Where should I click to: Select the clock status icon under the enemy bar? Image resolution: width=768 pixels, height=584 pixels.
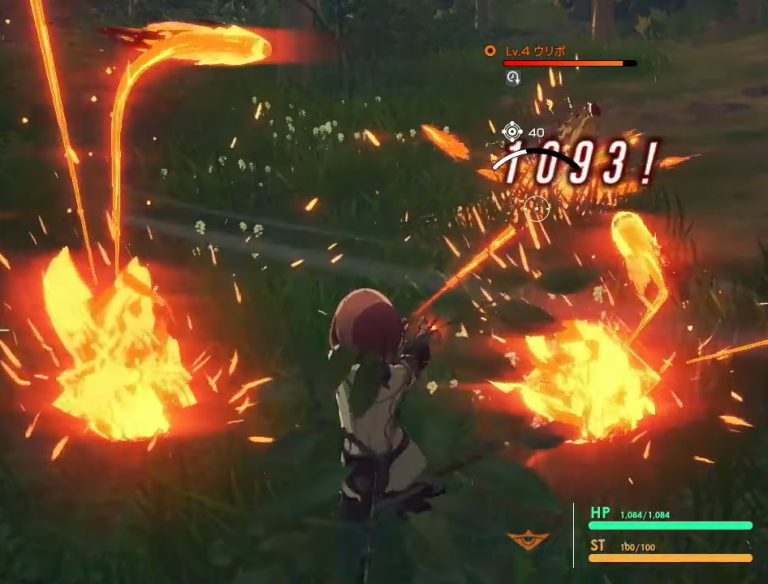coord(512,77)
